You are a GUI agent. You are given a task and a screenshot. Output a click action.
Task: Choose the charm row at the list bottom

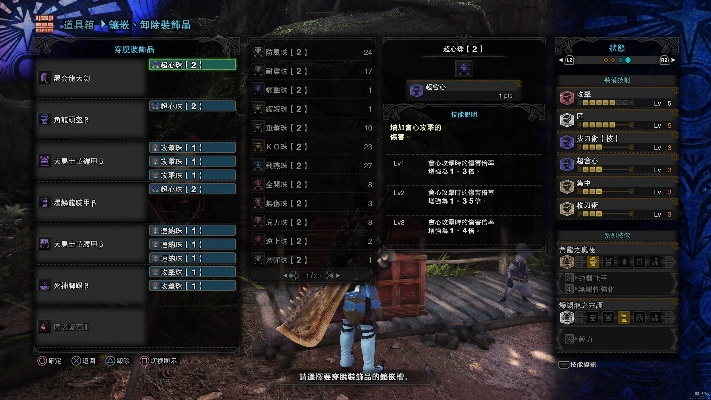[x=90, y=326]
